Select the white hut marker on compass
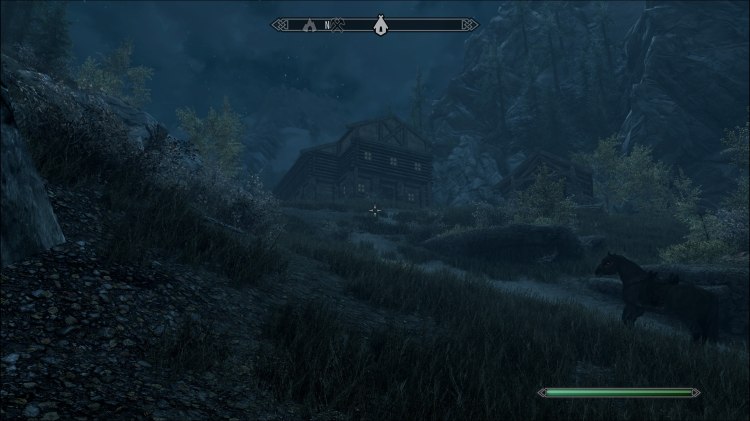The width and height of the screenshot is (750, 421). coord(380,23)
